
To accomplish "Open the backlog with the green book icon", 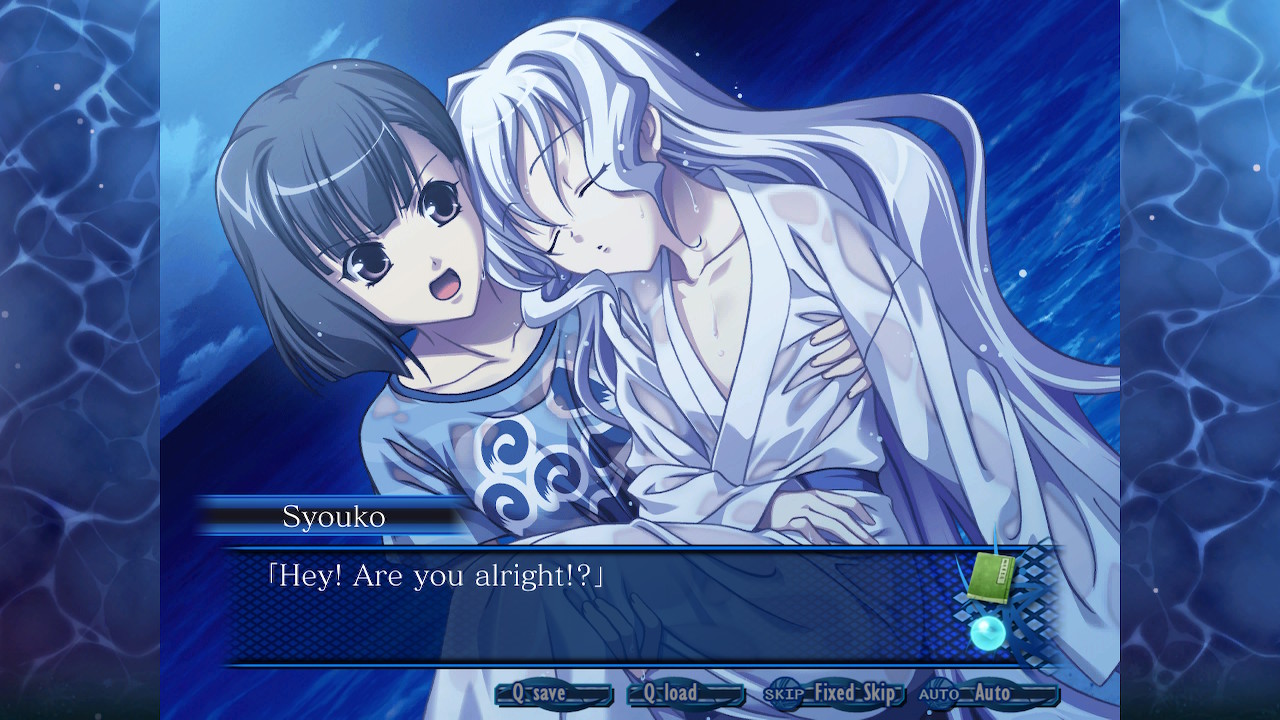I will tap(990, 575).
